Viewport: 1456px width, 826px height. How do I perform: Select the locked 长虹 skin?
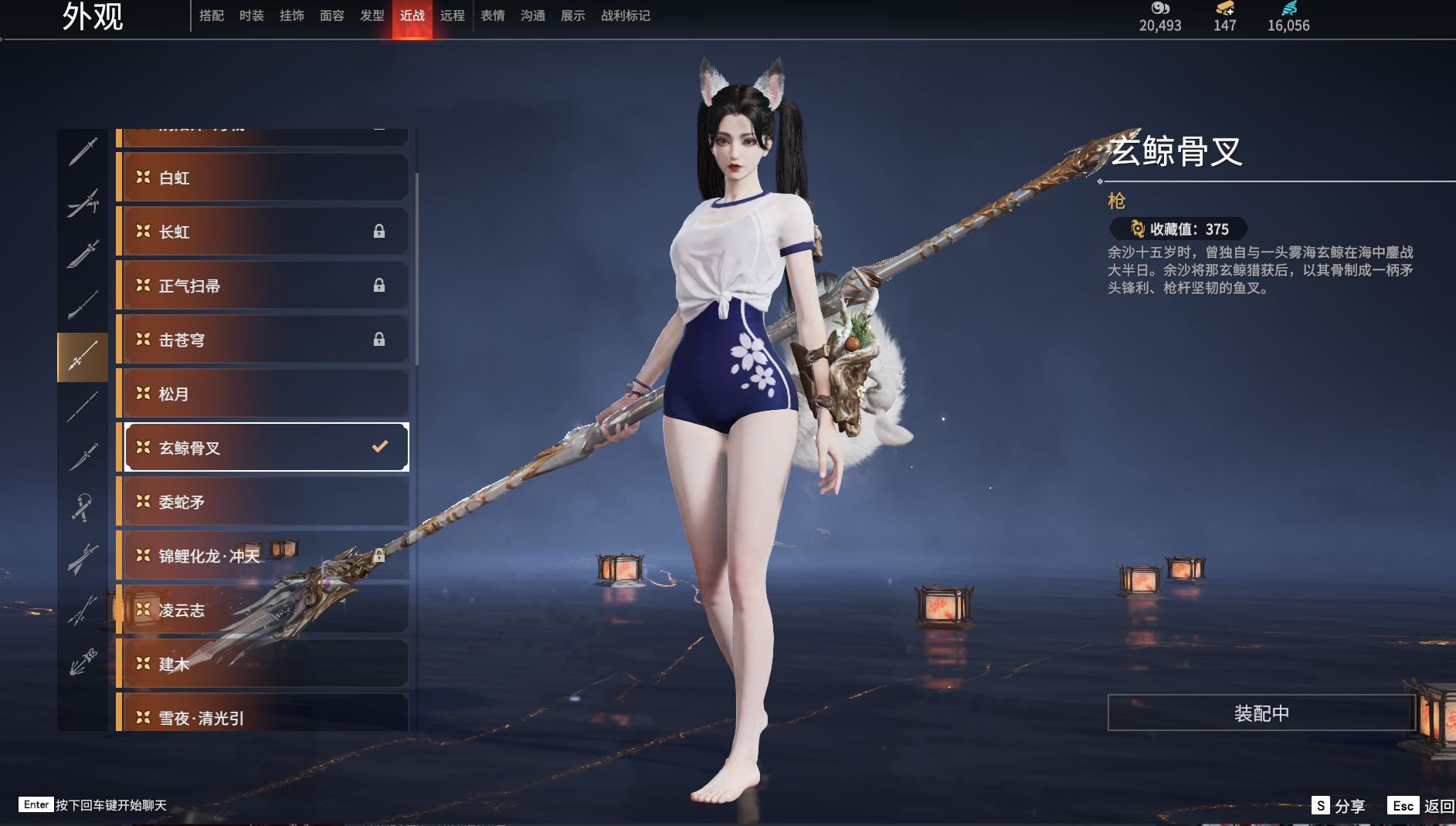click(x=263, y=232)
